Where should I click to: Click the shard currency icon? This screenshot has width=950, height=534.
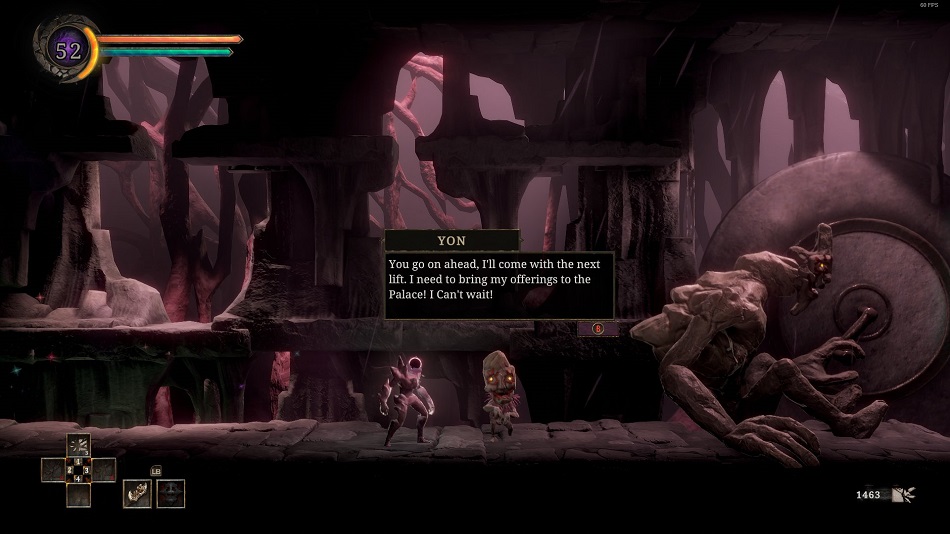point(904,494)
